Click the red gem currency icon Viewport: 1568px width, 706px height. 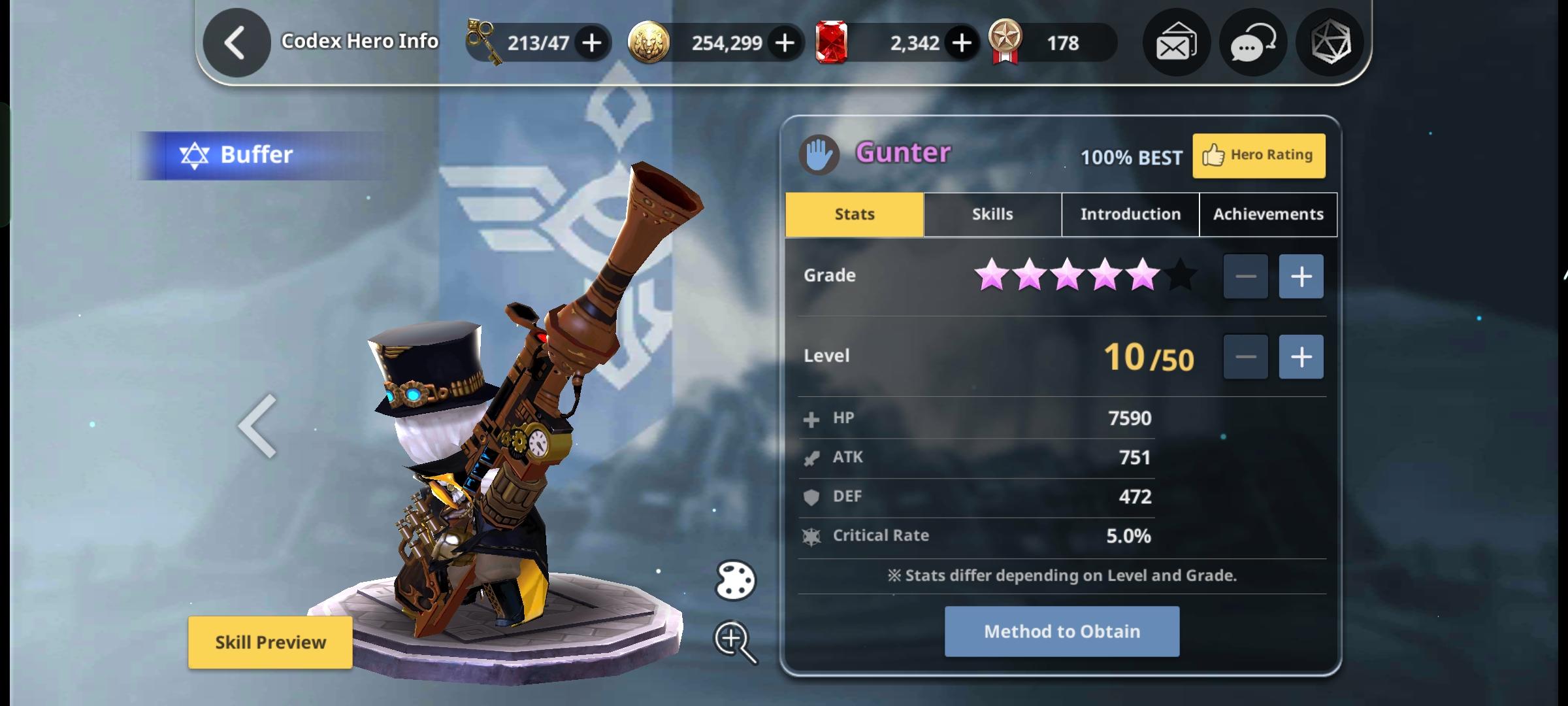tap(832, 42)
